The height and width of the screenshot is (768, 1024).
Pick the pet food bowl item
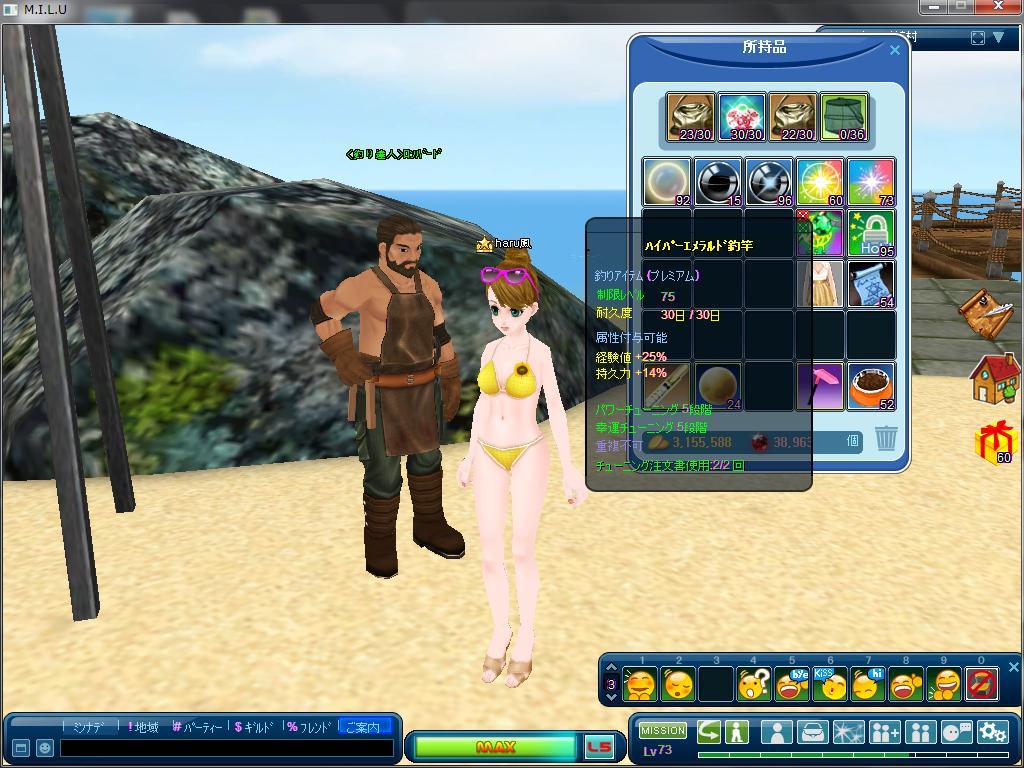[x=871, y=386]
